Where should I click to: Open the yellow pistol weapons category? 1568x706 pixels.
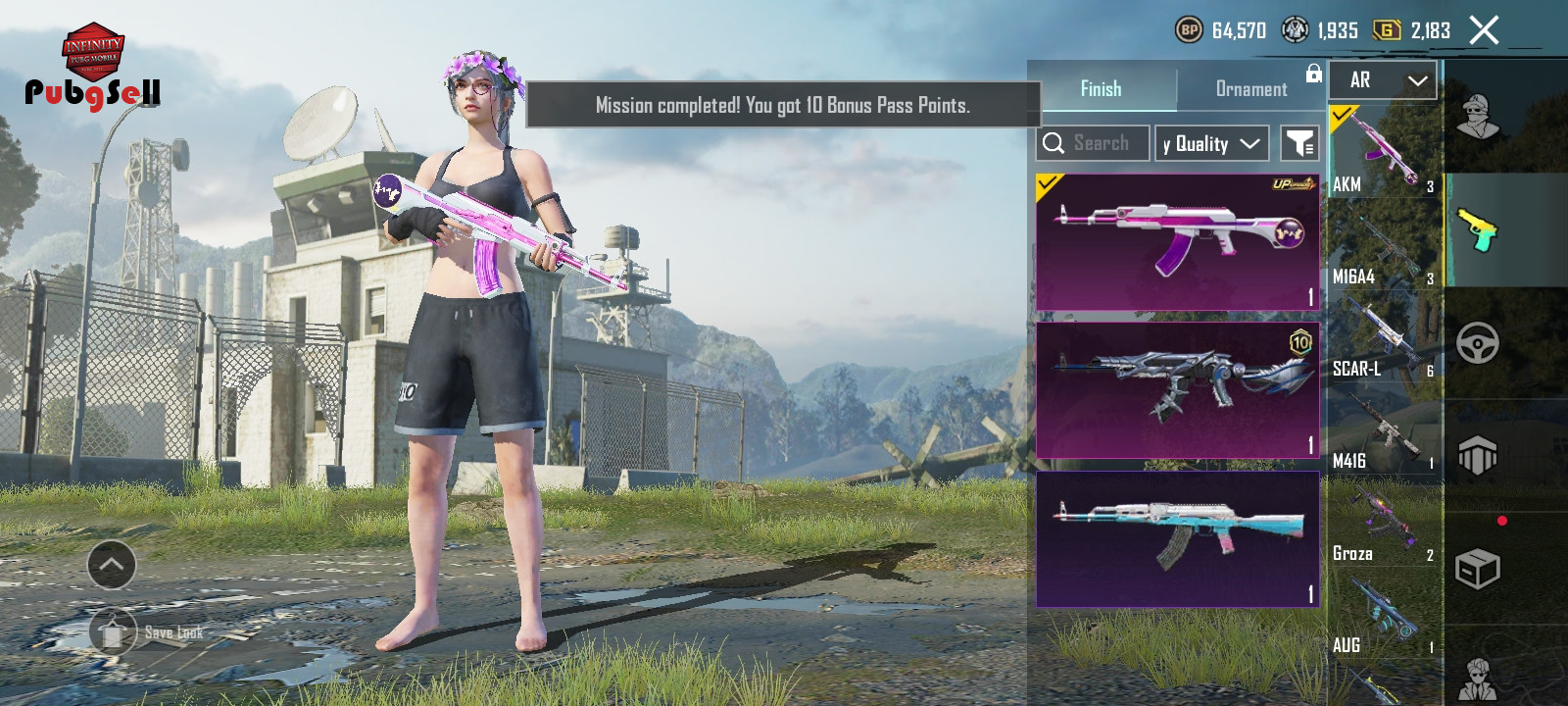click(1477, 230)
